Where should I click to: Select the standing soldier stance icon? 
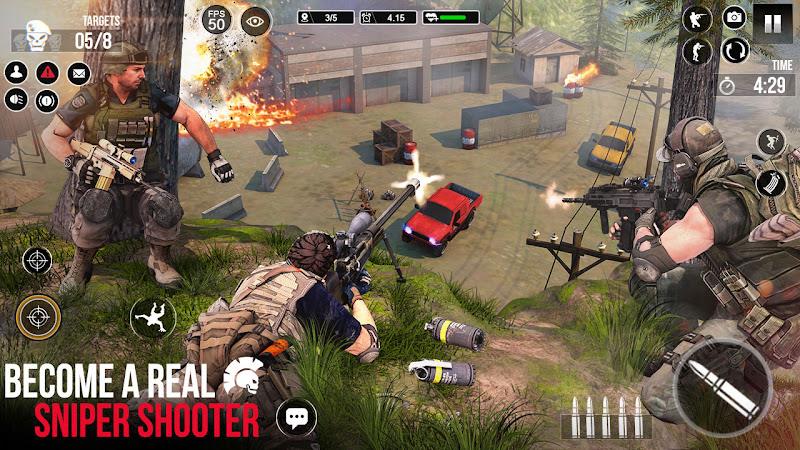(696, 51)
